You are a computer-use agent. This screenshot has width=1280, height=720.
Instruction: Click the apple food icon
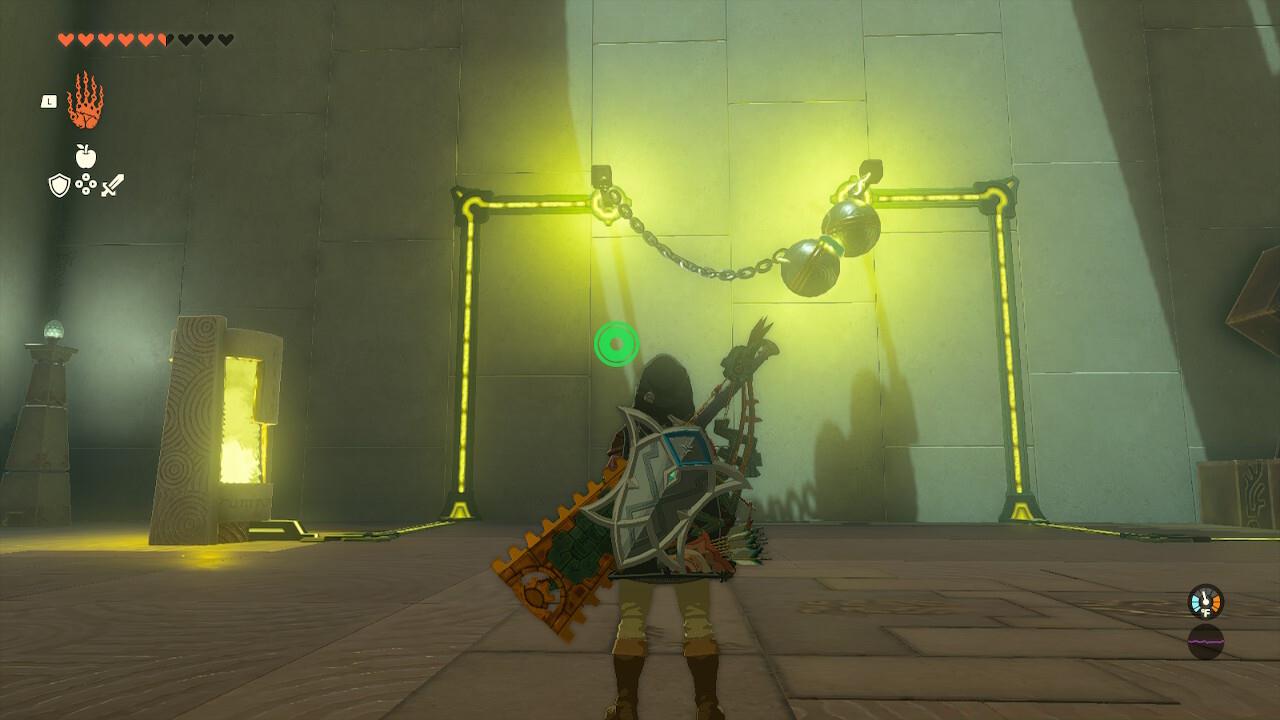pos(84,154)
